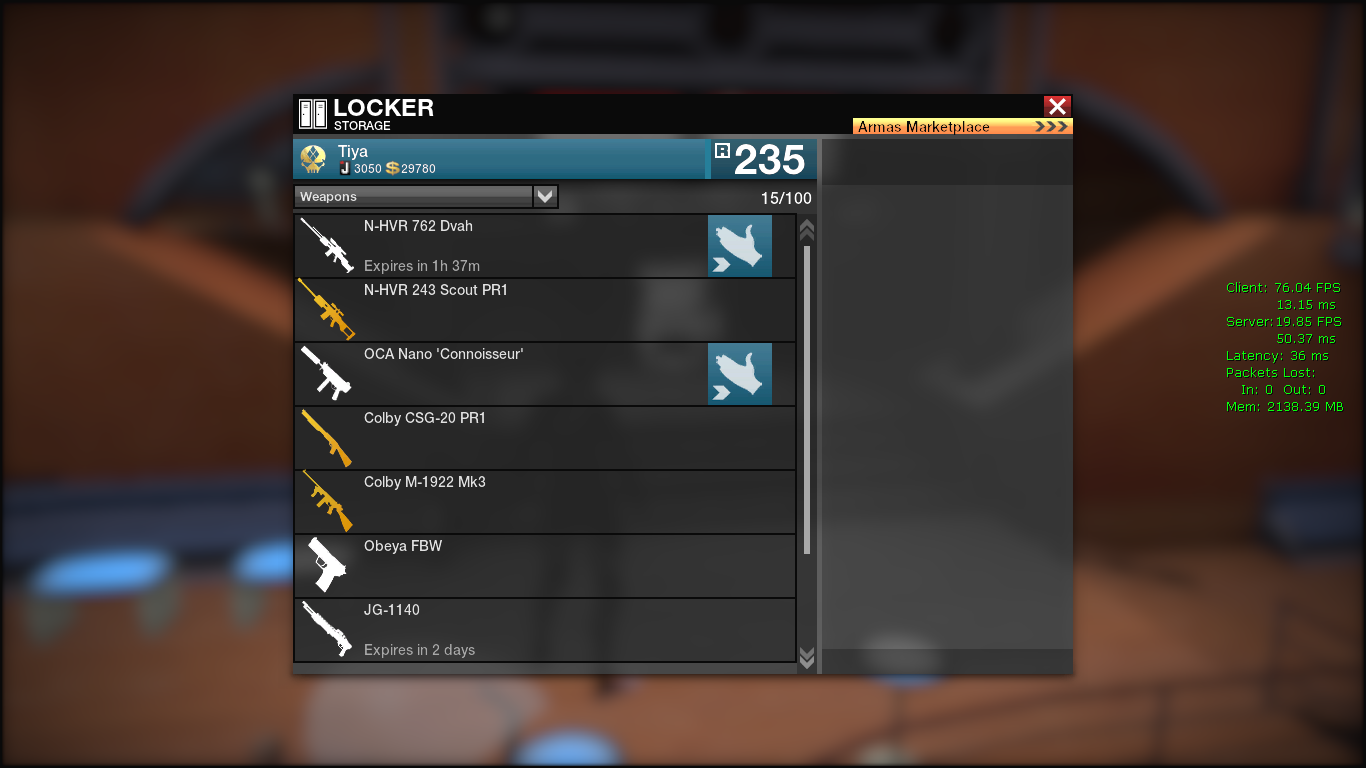Click the glove button on OCA Nano 'Connoisseur'
The image size is (1366, 768).
[740, 374]
